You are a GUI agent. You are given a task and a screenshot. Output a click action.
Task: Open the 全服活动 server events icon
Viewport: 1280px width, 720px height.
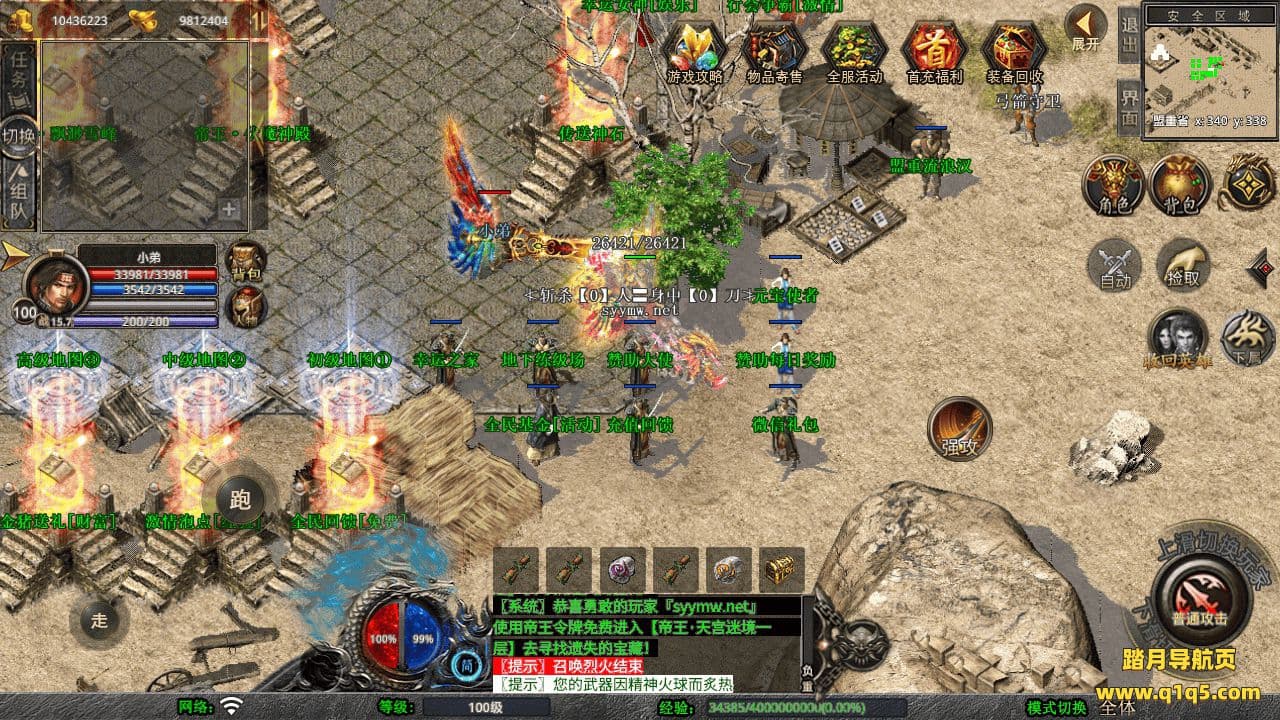tap(854, 52)
